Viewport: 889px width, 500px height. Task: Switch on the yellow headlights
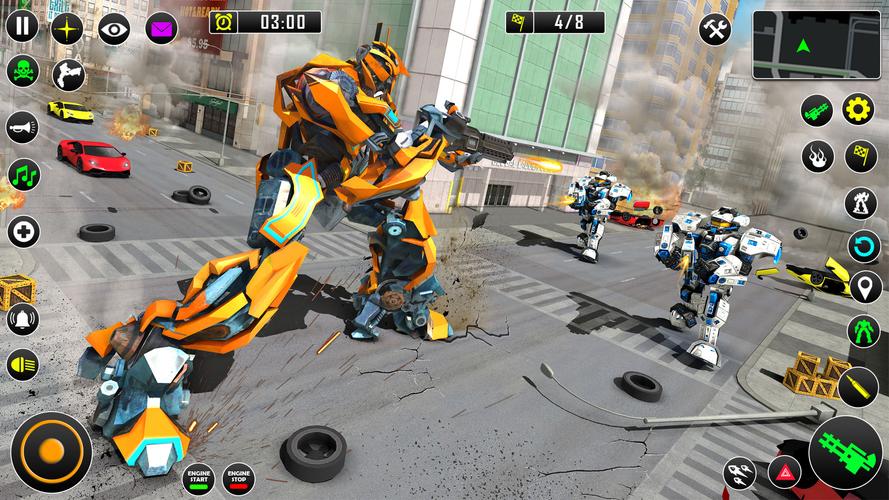(x=22, y=365)
